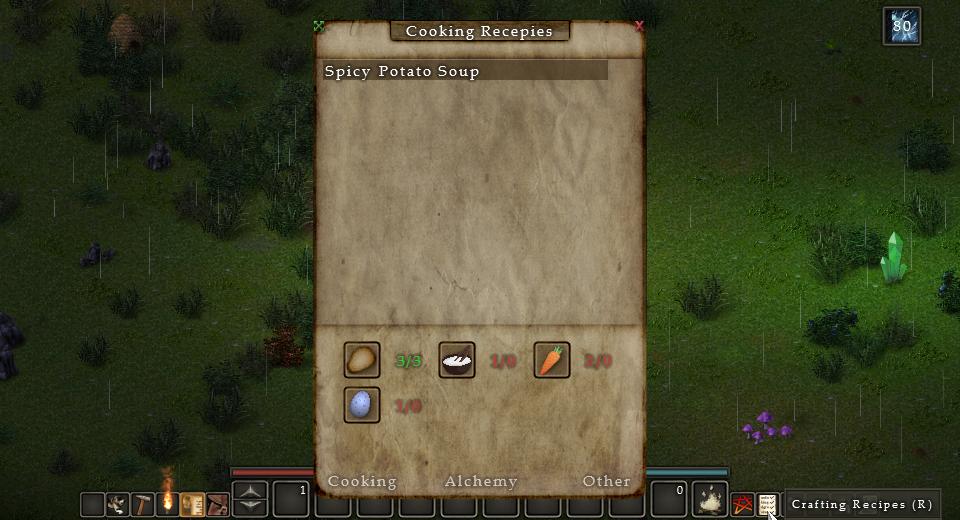Select the Spicy Potato Soup recipe

465,71
